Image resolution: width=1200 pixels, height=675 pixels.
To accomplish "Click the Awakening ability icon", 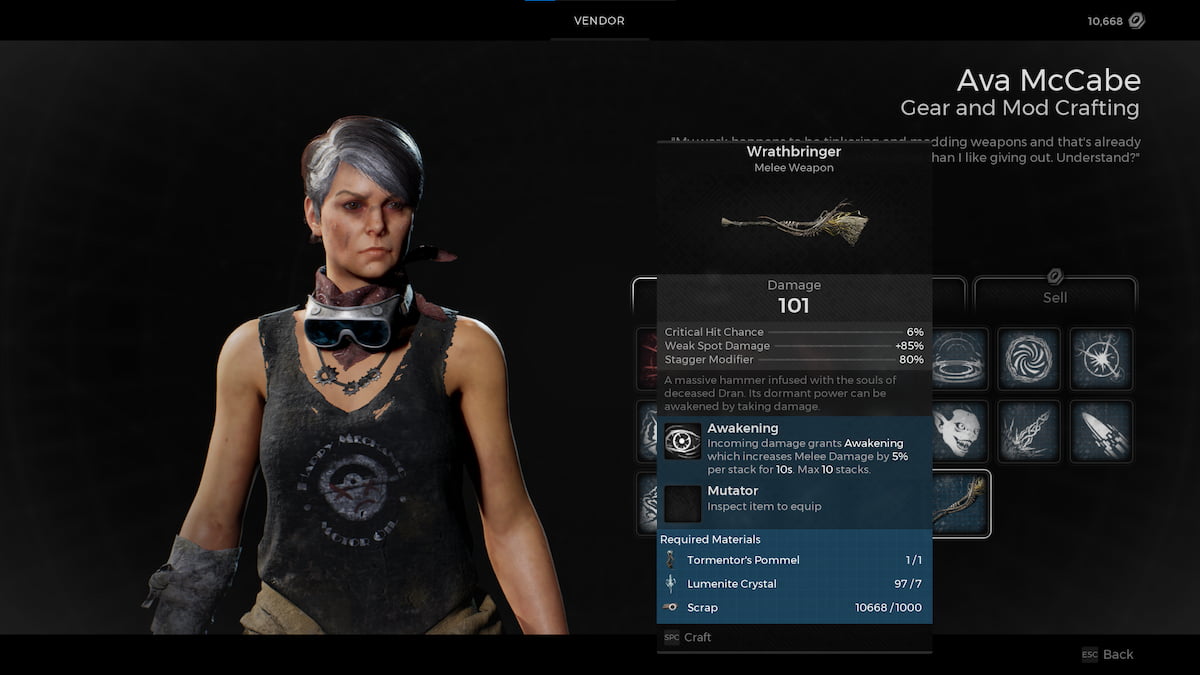I will (x=683, y=441).
